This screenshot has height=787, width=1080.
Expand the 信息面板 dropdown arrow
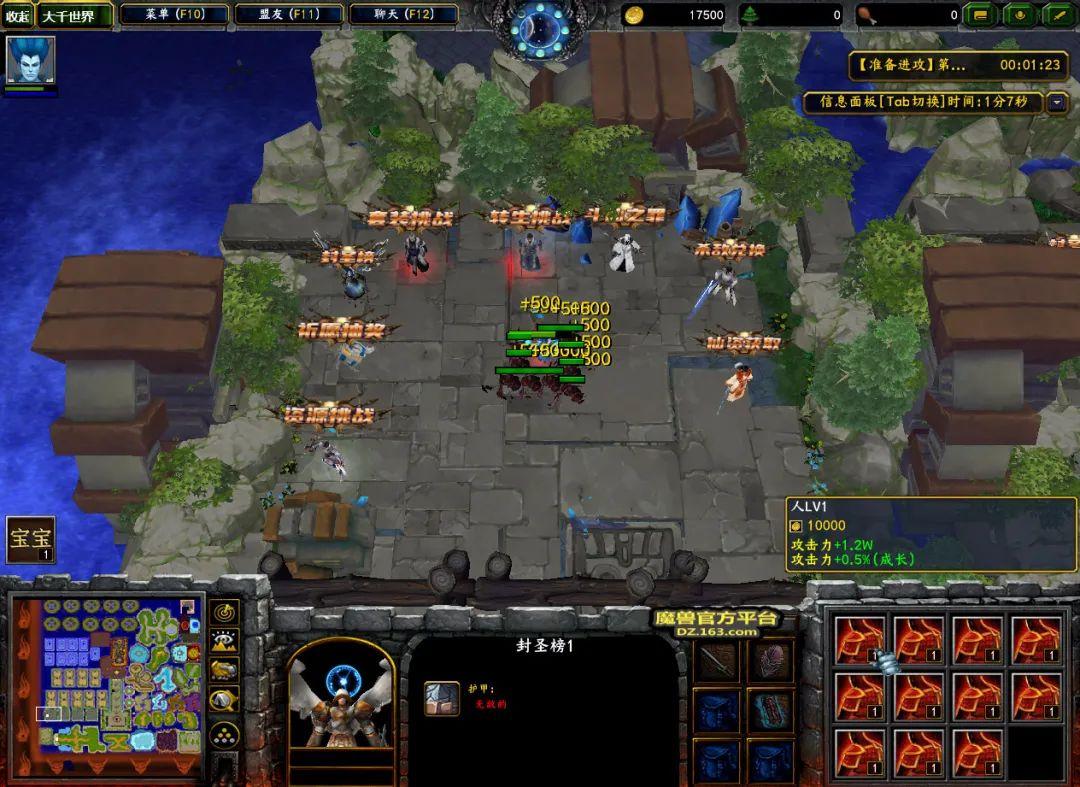click(x=1057, y=103)
